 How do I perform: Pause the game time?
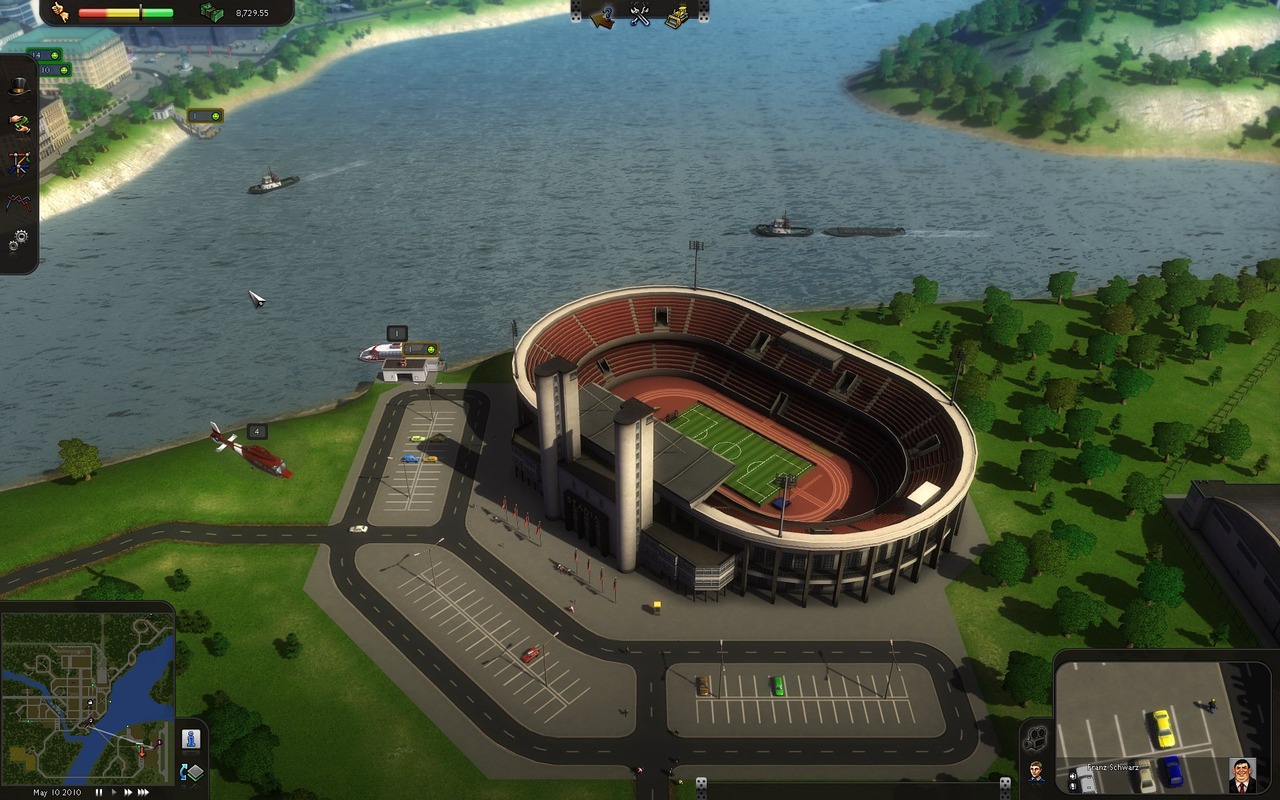point(99,792)
